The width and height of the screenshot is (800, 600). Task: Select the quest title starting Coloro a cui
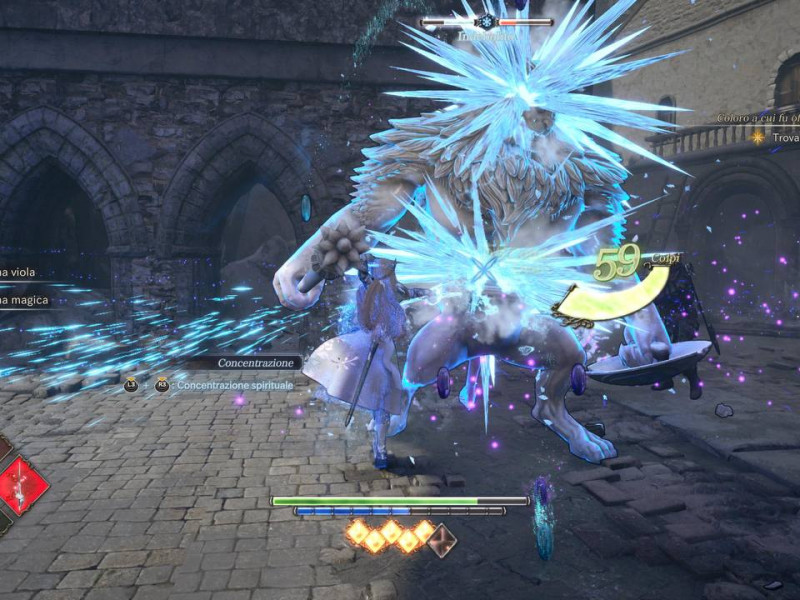click(x=758, y=118)
